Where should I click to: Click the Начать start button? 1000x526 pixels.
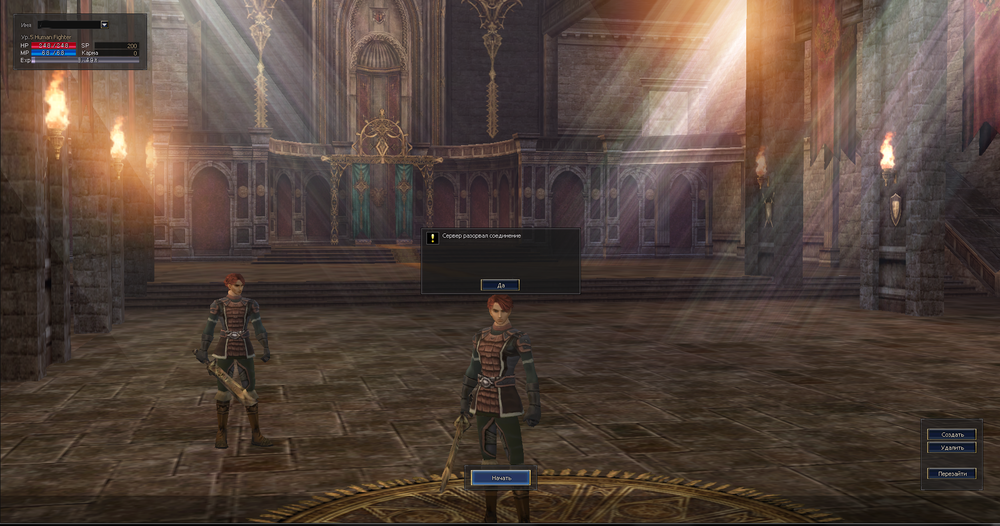pyautogui.click(x=501, y=478)
